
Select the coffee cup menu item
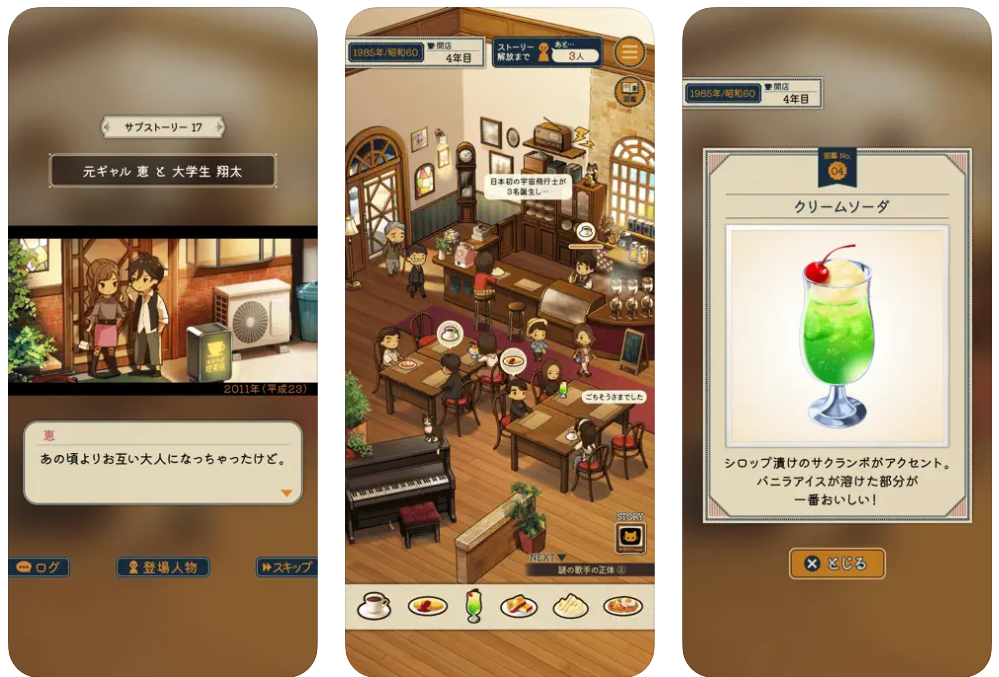pyautogui.click(x=374, y=604)
